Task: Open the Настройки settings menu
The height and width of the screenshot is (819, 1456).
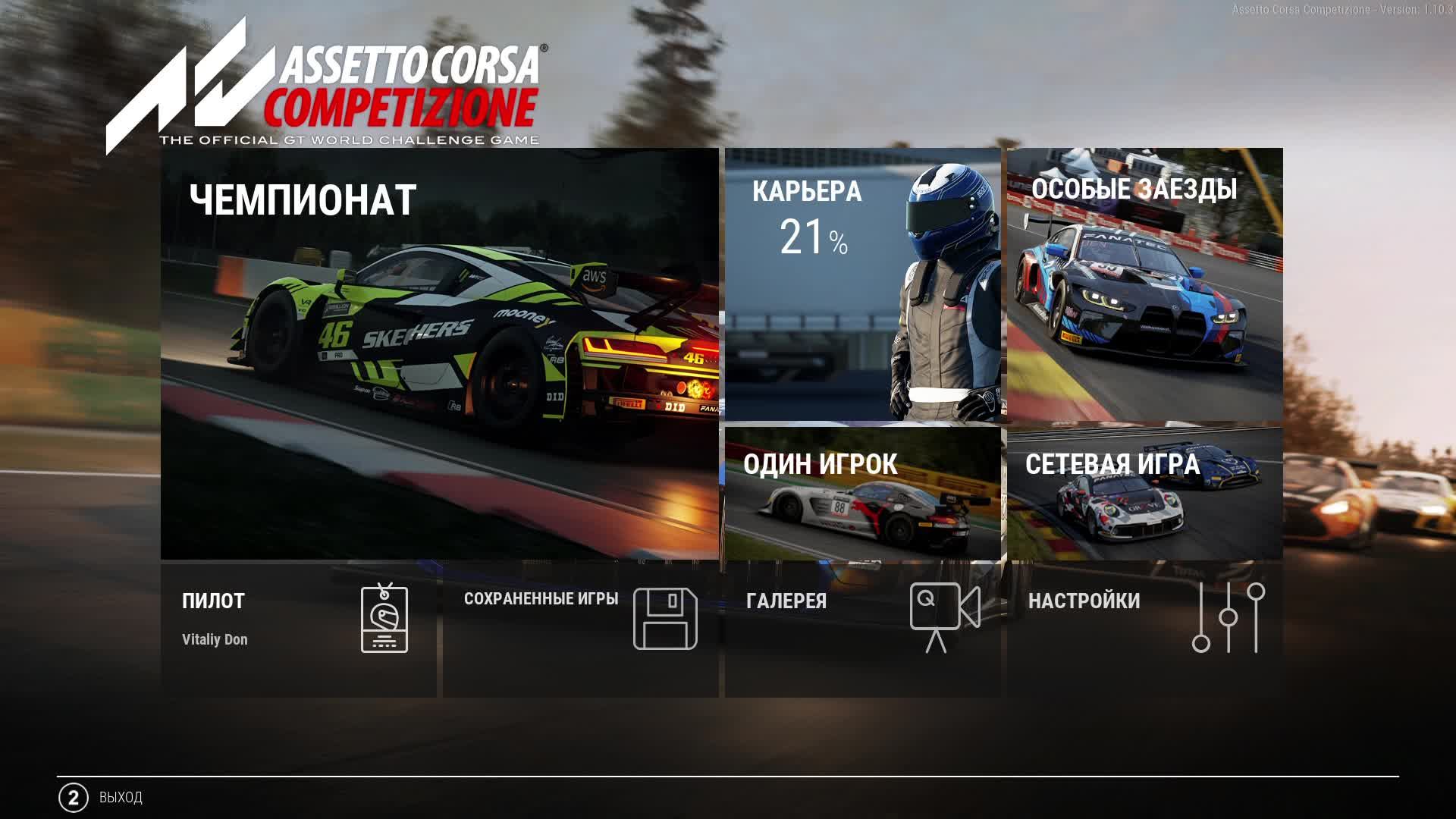Action: pyautogui.click(x=1144, y=629)
